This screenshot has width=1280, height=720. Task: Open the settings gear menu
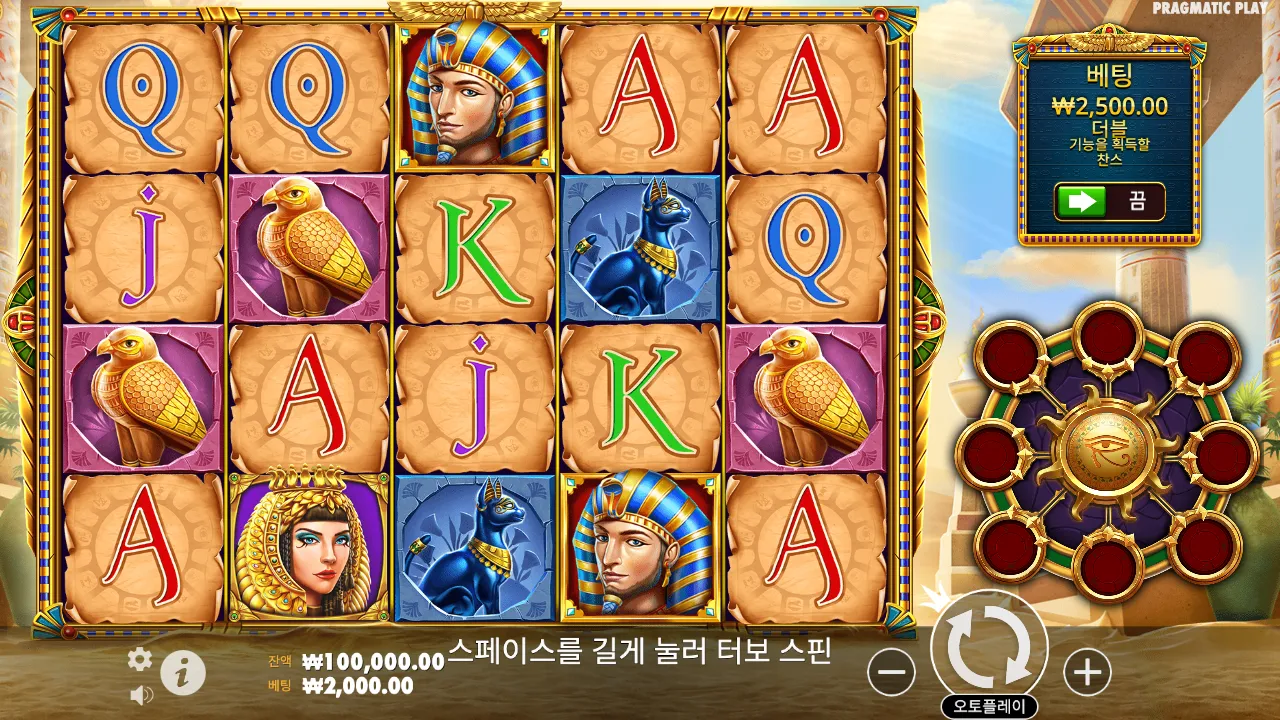tap(140, 658)
